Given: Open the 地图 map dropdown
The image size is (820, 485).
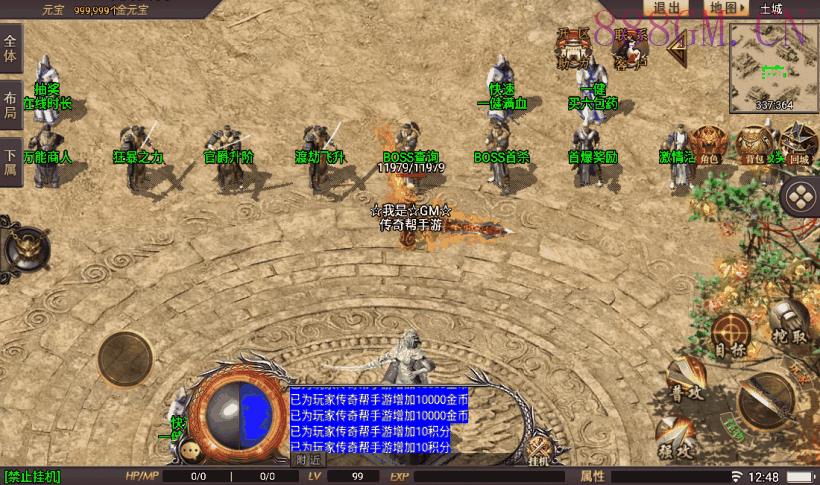Looking at the screenshot, I should [726, 8].
